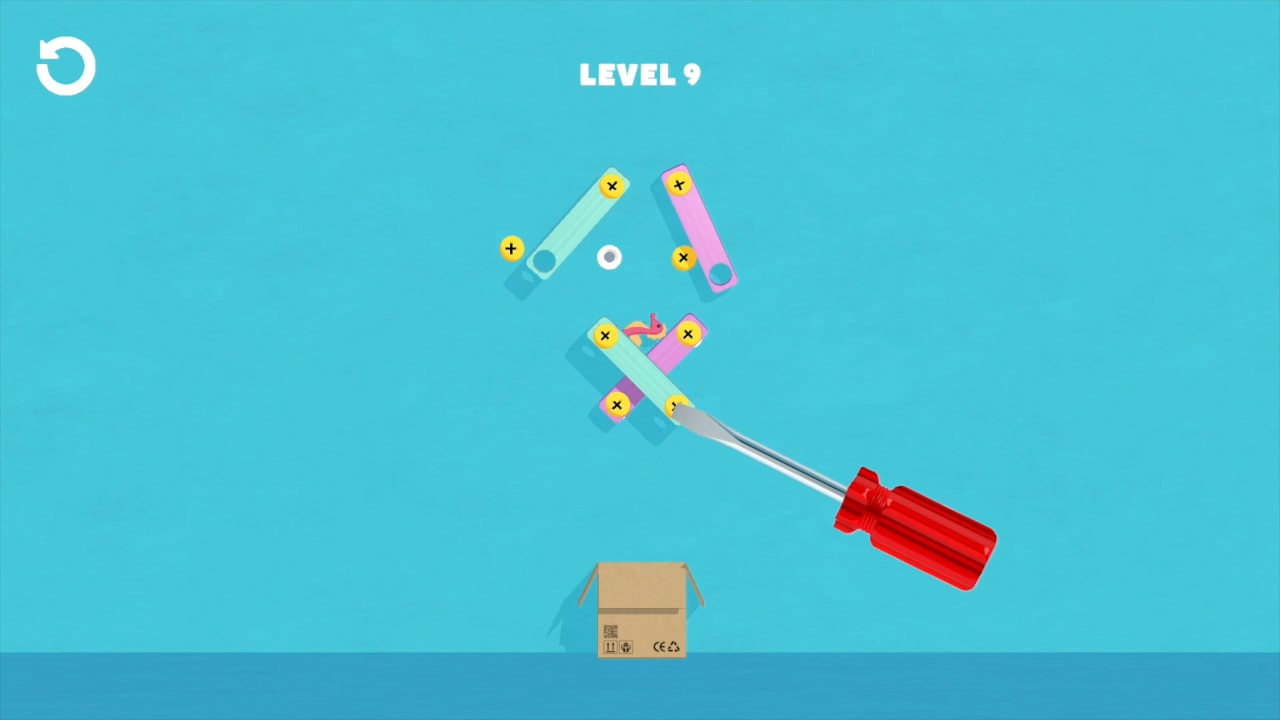The width and height of the screenshot is (1280, 720).
Task: Remove the cross screw at the pink plank's bottom
Action: [683, 259]
